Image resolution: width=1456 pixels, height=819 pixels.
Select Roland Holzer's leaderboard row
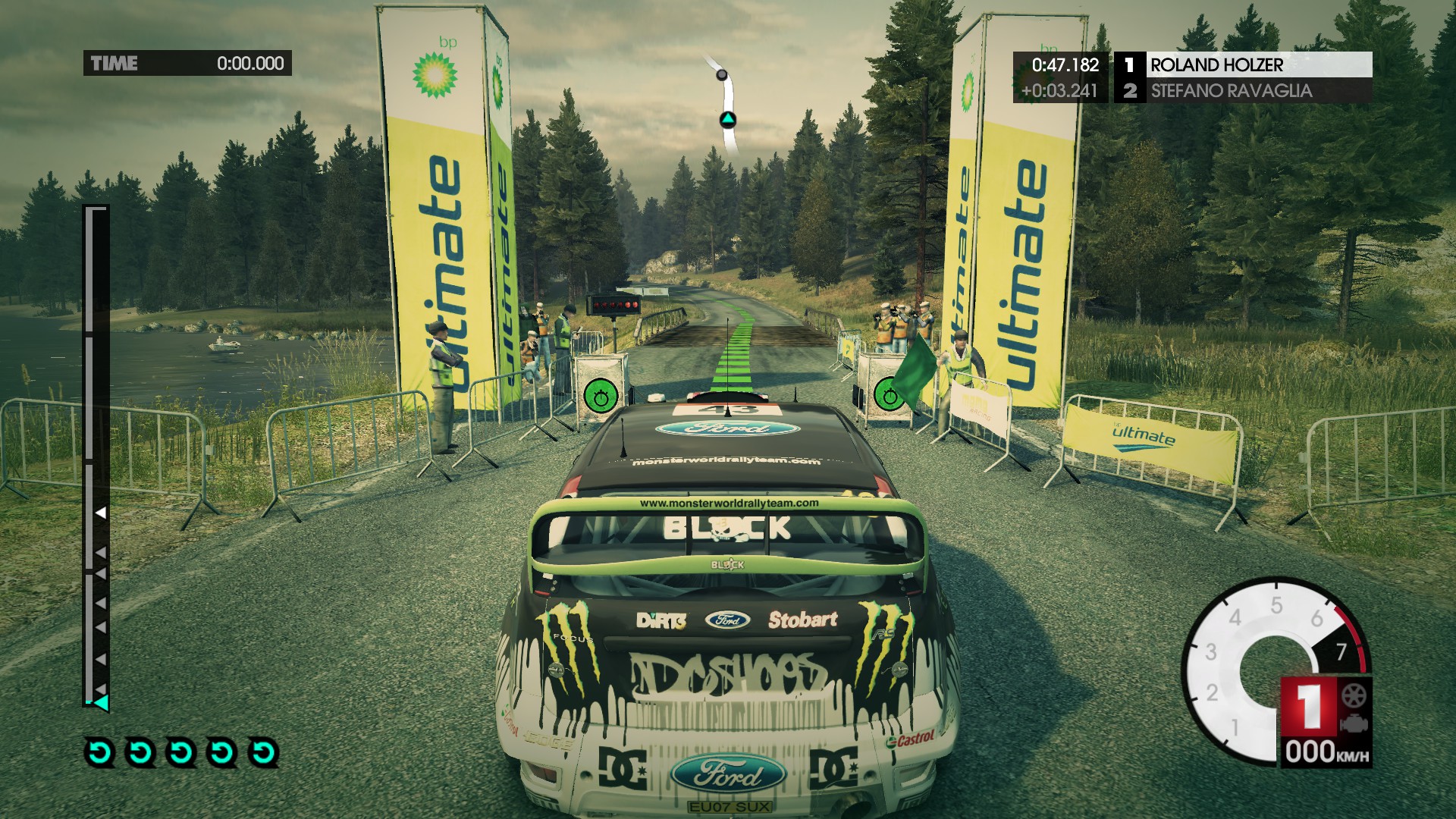[1244, 65]
